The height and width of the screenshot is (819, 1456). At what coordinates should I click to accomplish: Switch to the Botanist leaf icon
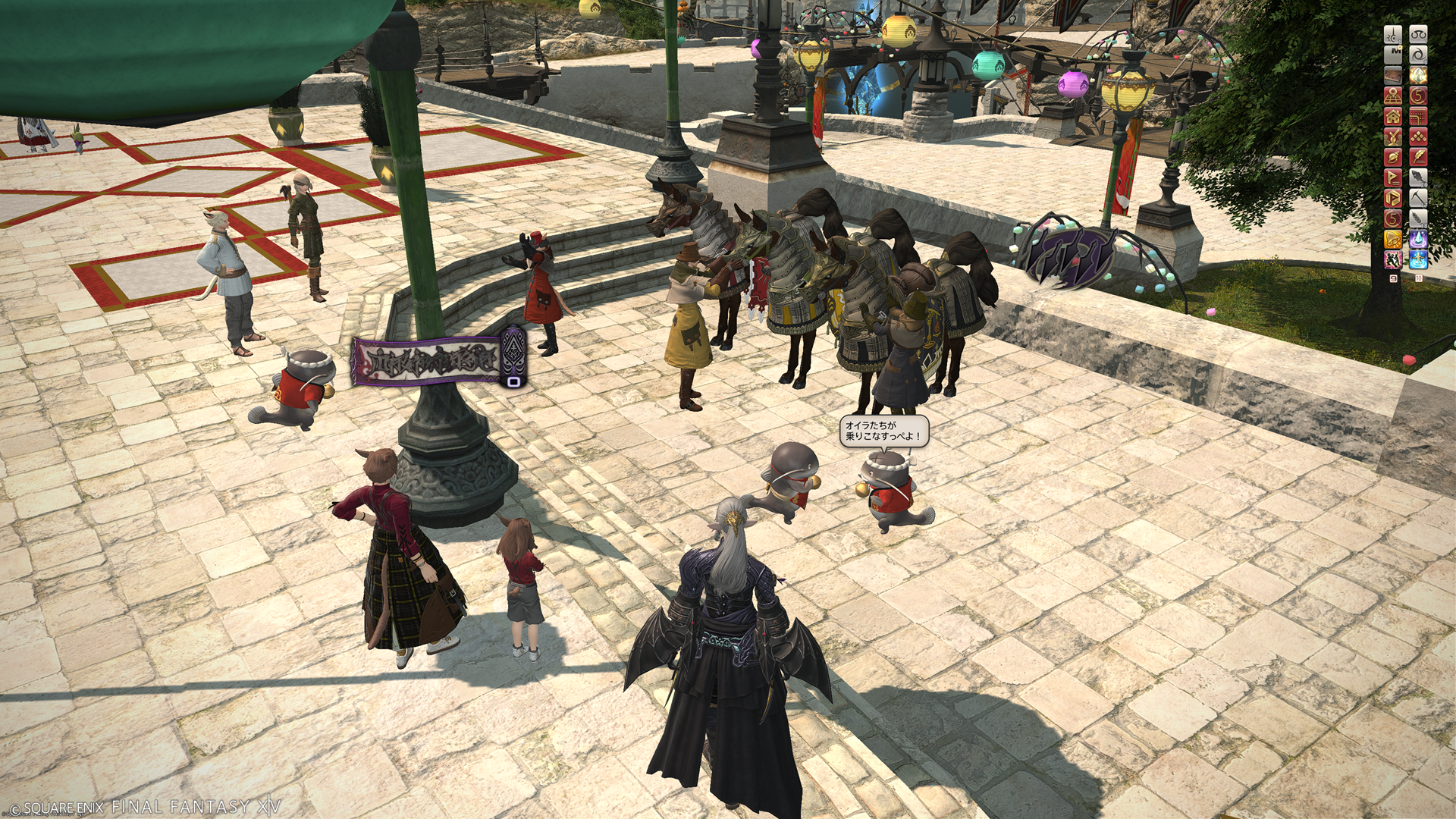1418,219
